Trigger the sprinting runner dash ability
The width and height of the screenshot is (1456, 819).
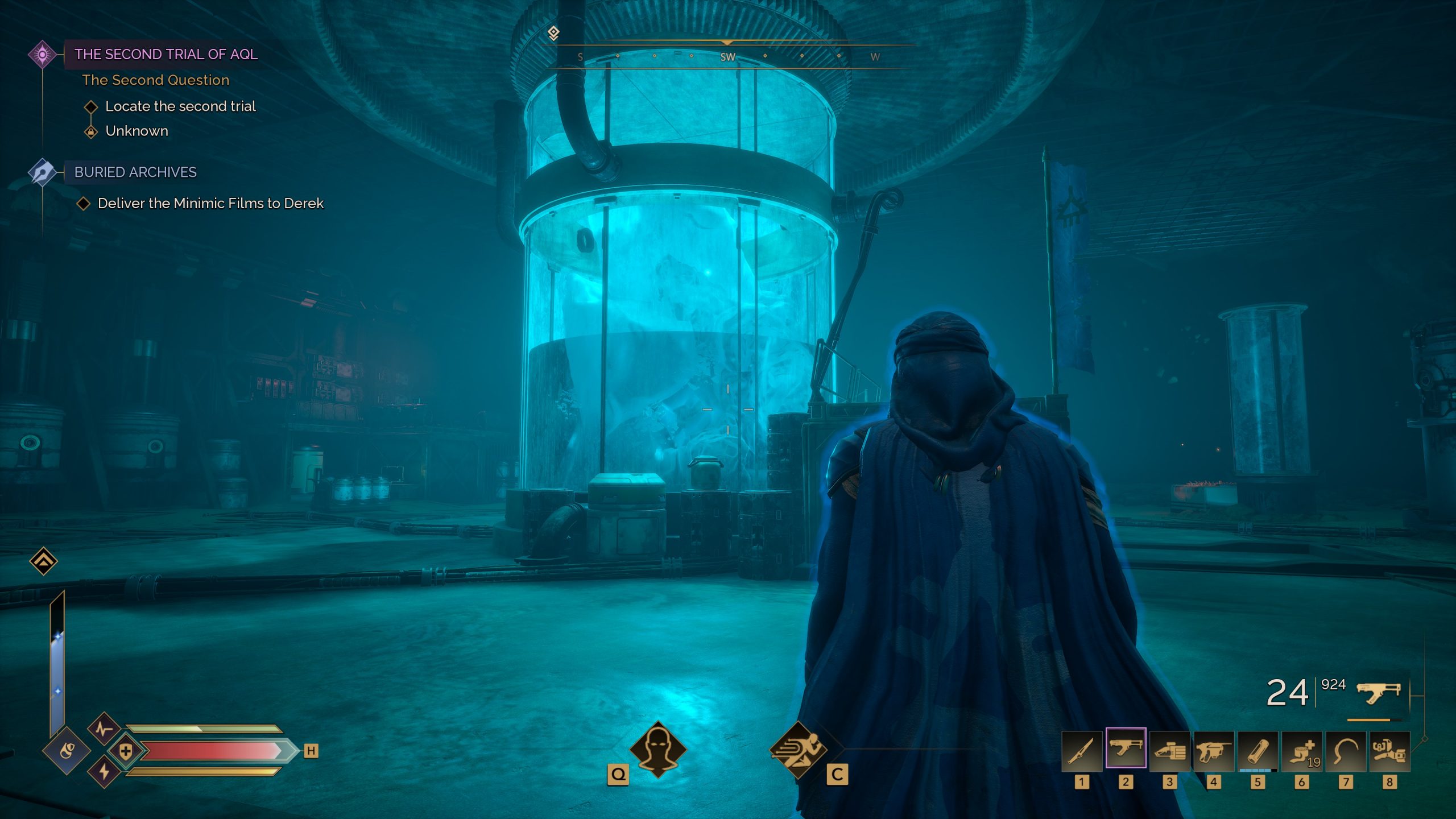tap(797, 750)
